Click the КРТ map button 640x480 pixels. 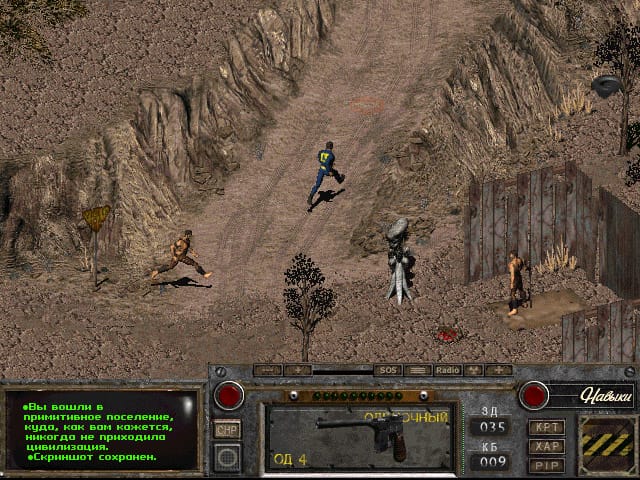pos(546,427)
